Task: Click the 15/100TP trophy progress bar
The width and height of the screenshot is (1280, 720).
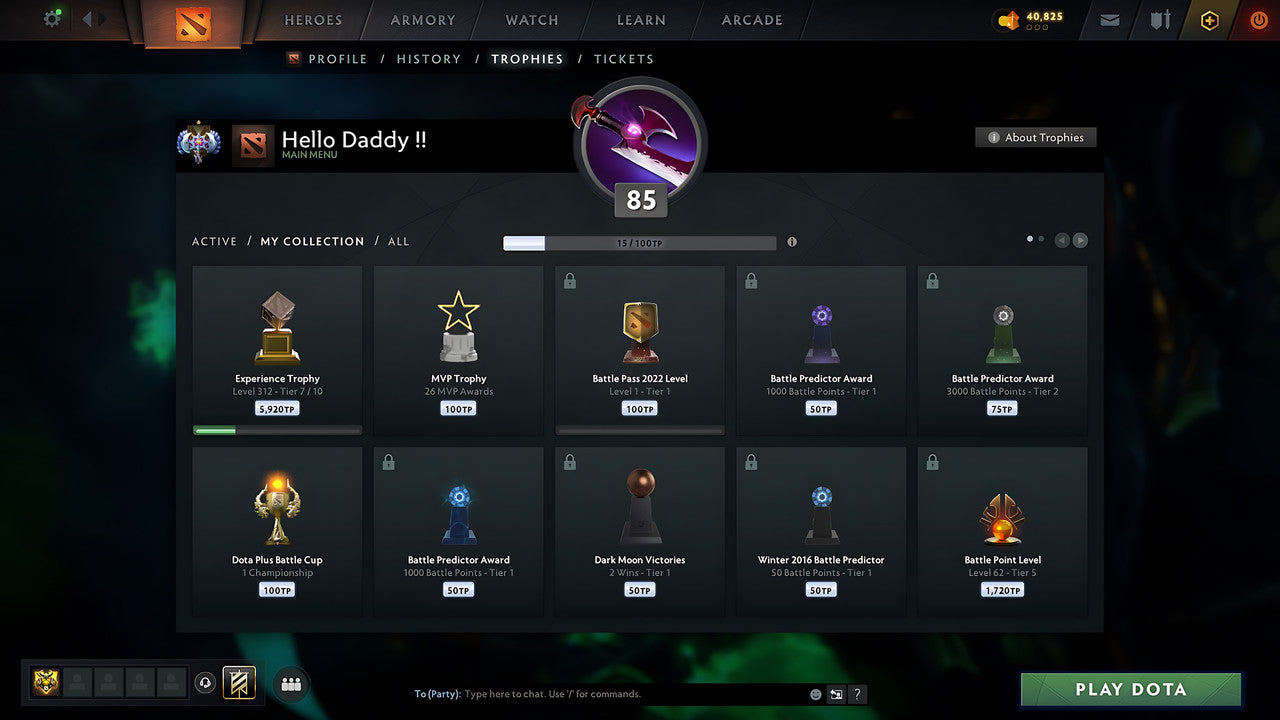Action: [640, 242]
